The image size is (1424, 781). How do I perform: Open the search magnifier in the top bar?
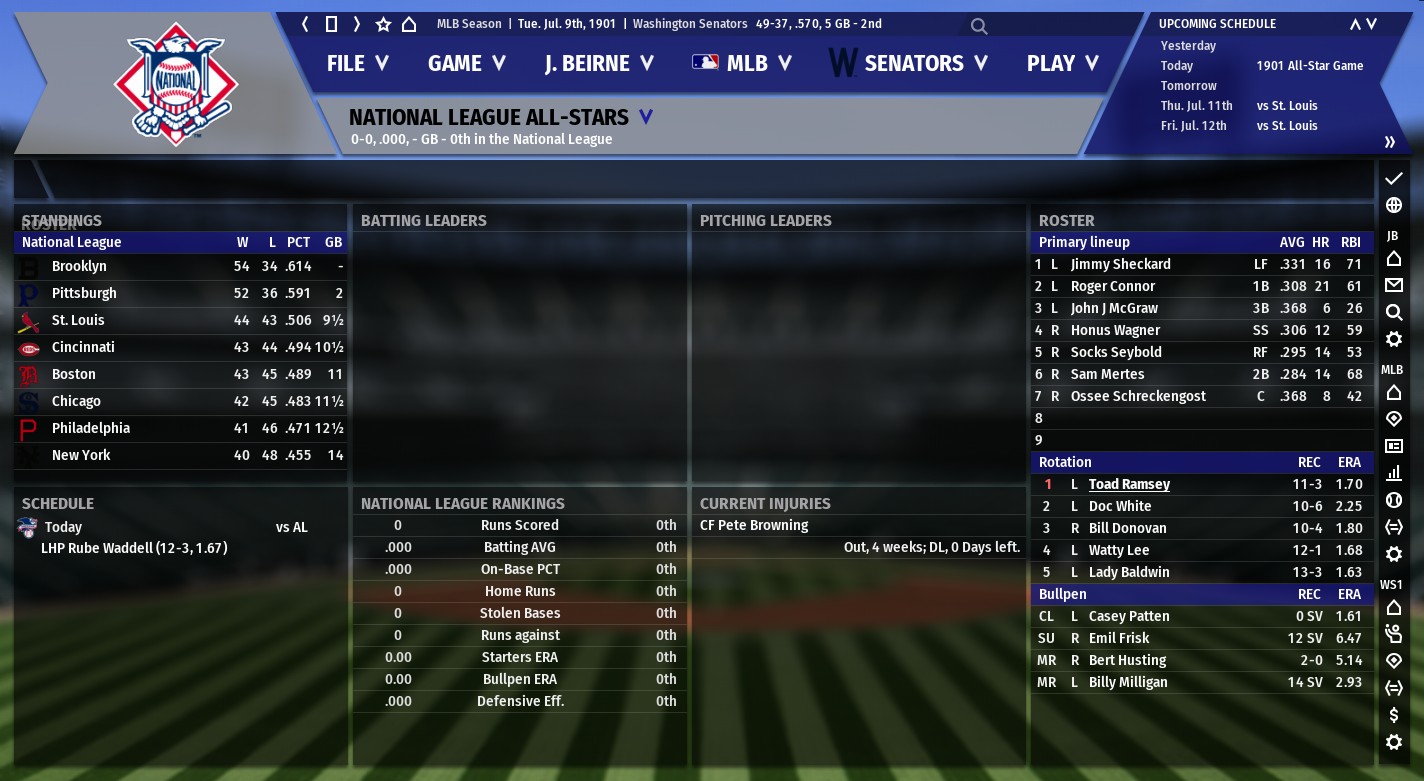click(x=979, y=26)
